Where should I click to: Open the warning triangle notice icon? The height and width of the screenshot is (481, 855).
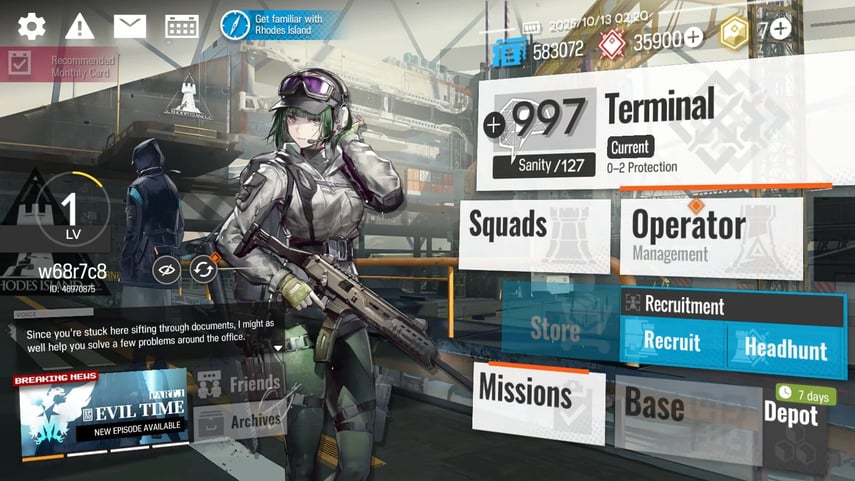coord(80,27)
